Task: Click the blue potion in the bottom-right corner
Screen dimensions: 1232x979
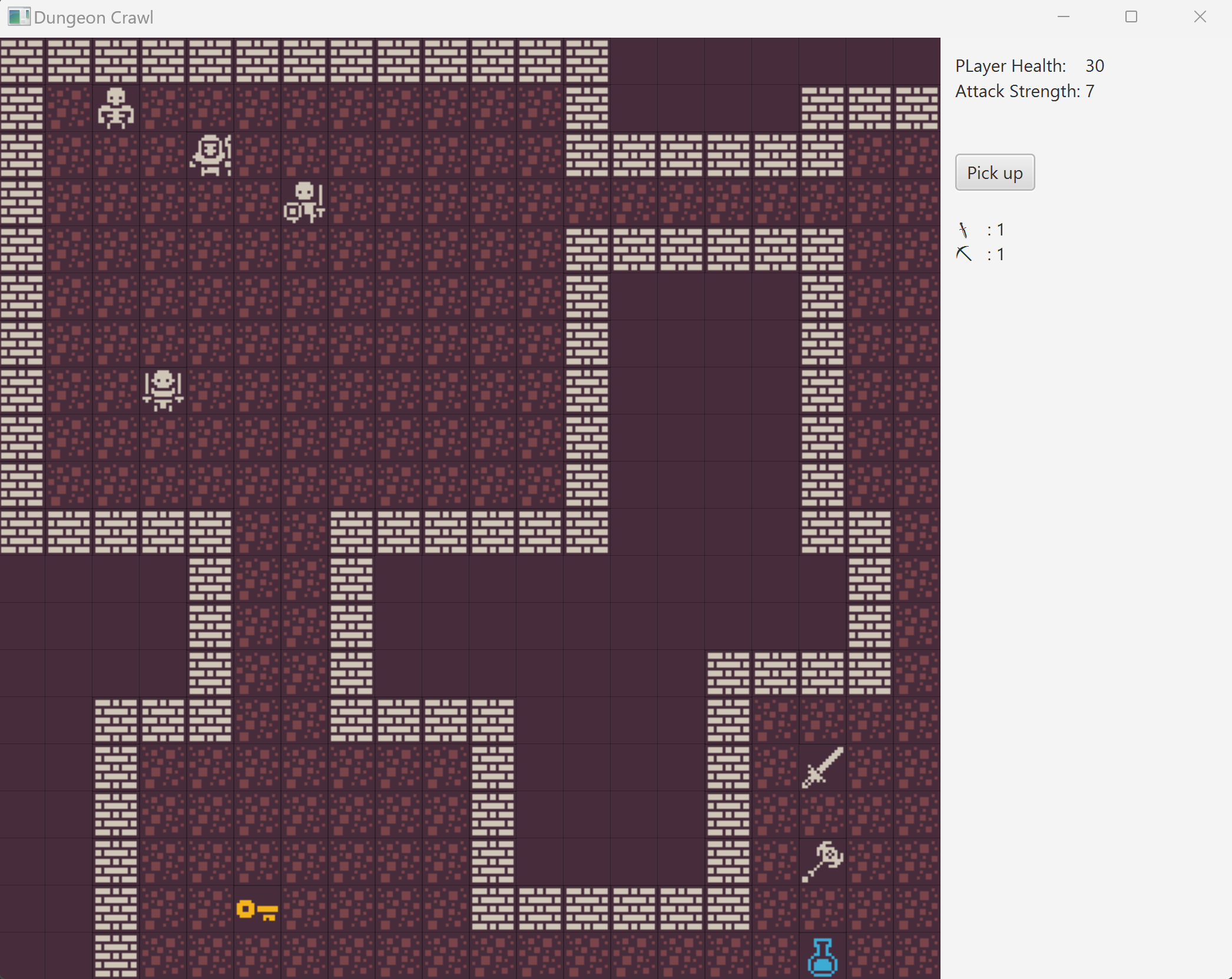Action: (822, 955)
